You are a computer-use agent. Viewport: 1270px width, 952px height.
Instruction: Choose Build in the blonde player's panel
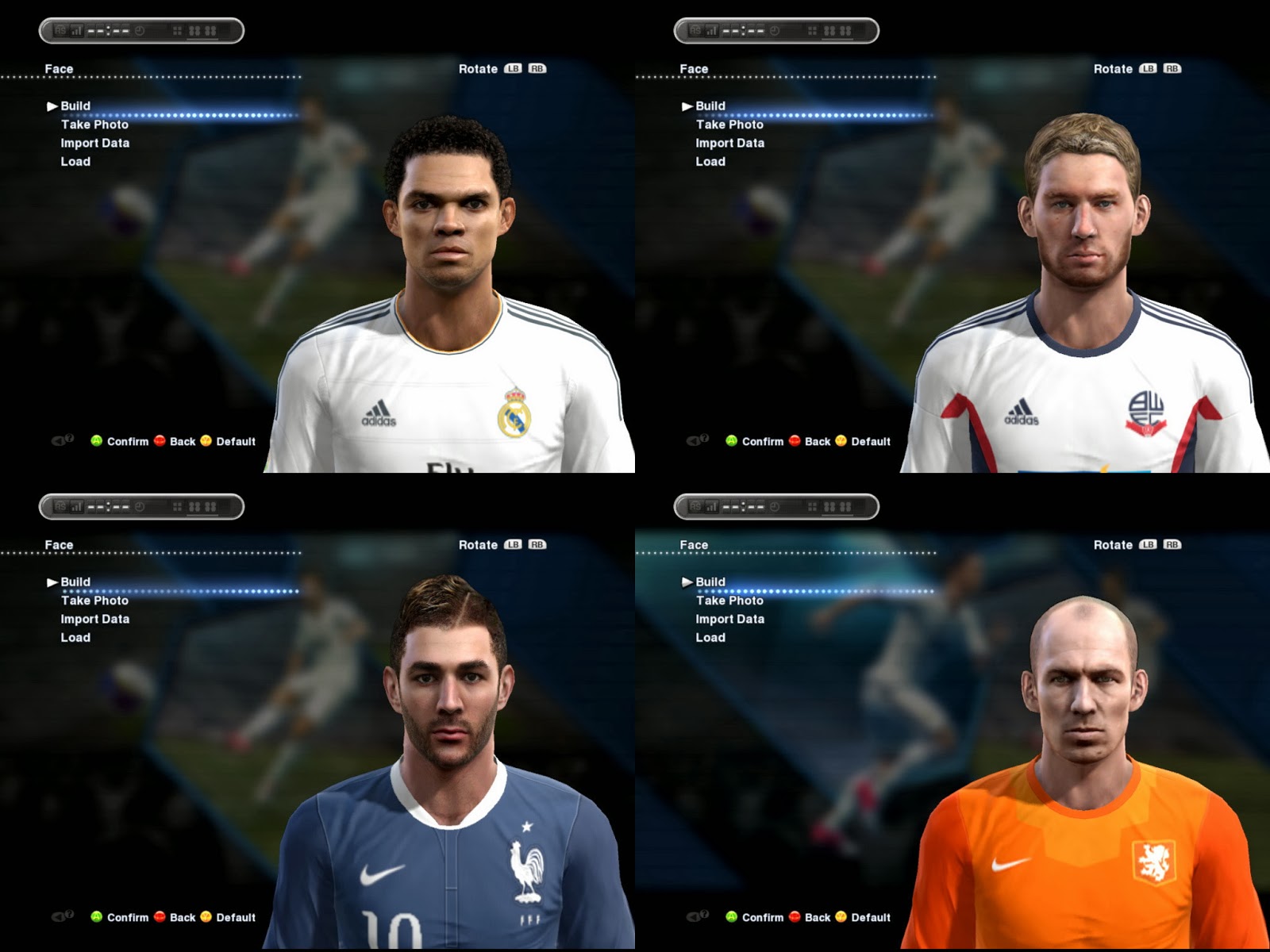click(711, 105)
